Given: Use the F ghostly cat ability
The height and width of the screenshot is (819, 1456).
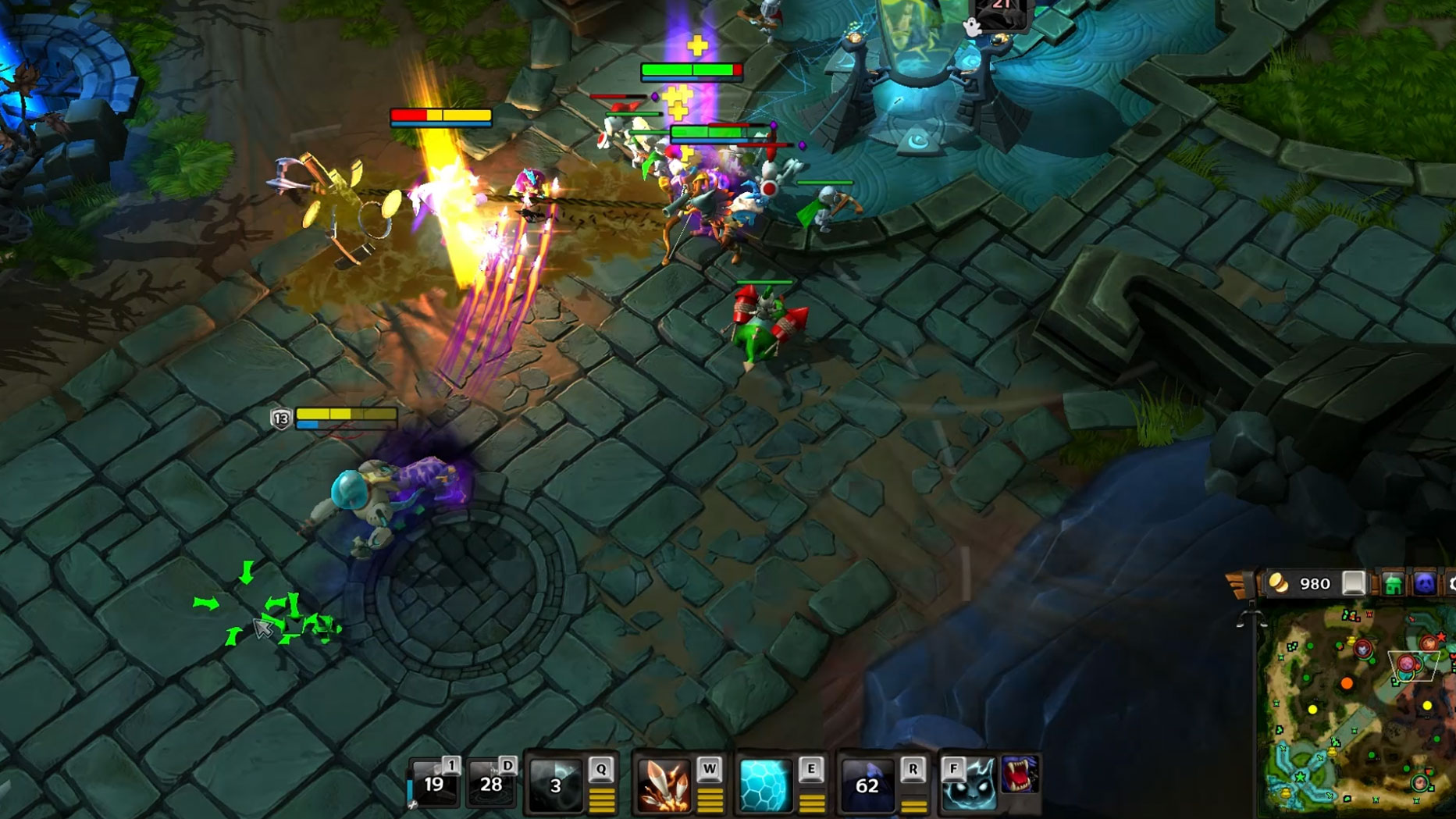Looking at the screenshot, I should coord(969,785).
